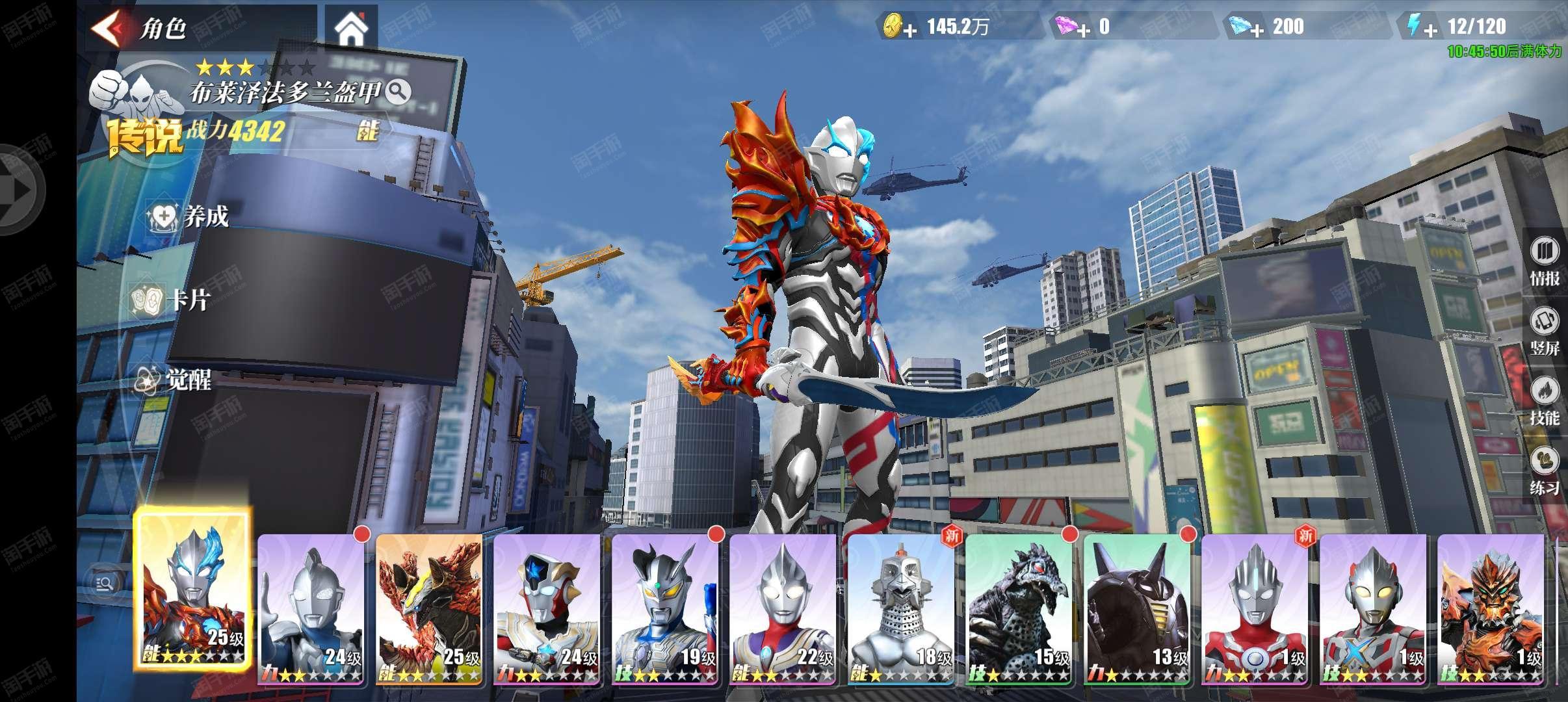This screenshot has height=702, width=1568.
Task: View the character's 技能 skills
Action: point(1545,403)
